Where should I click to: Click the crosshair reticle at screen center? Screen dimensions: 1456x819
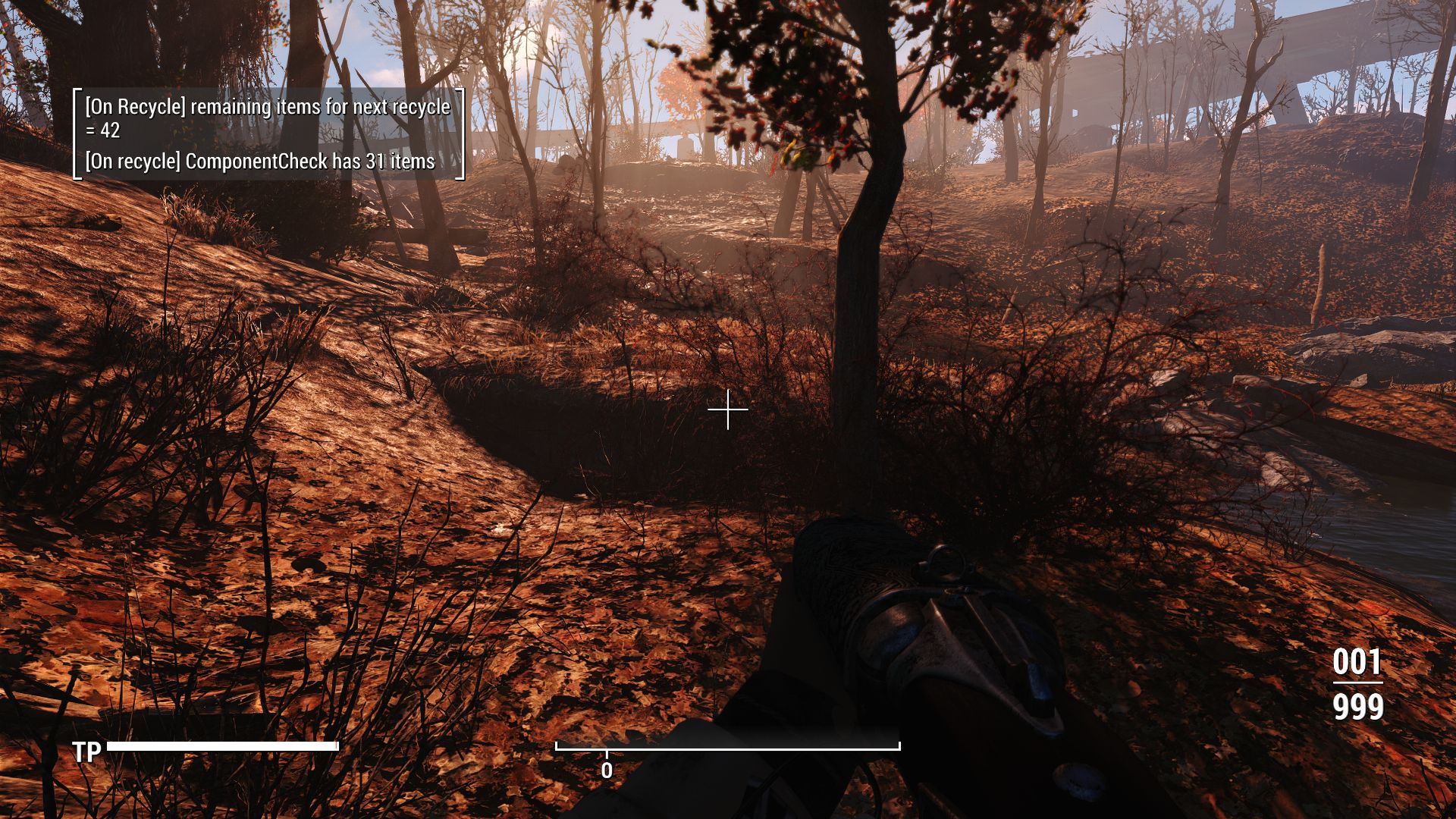pos(726,409)
